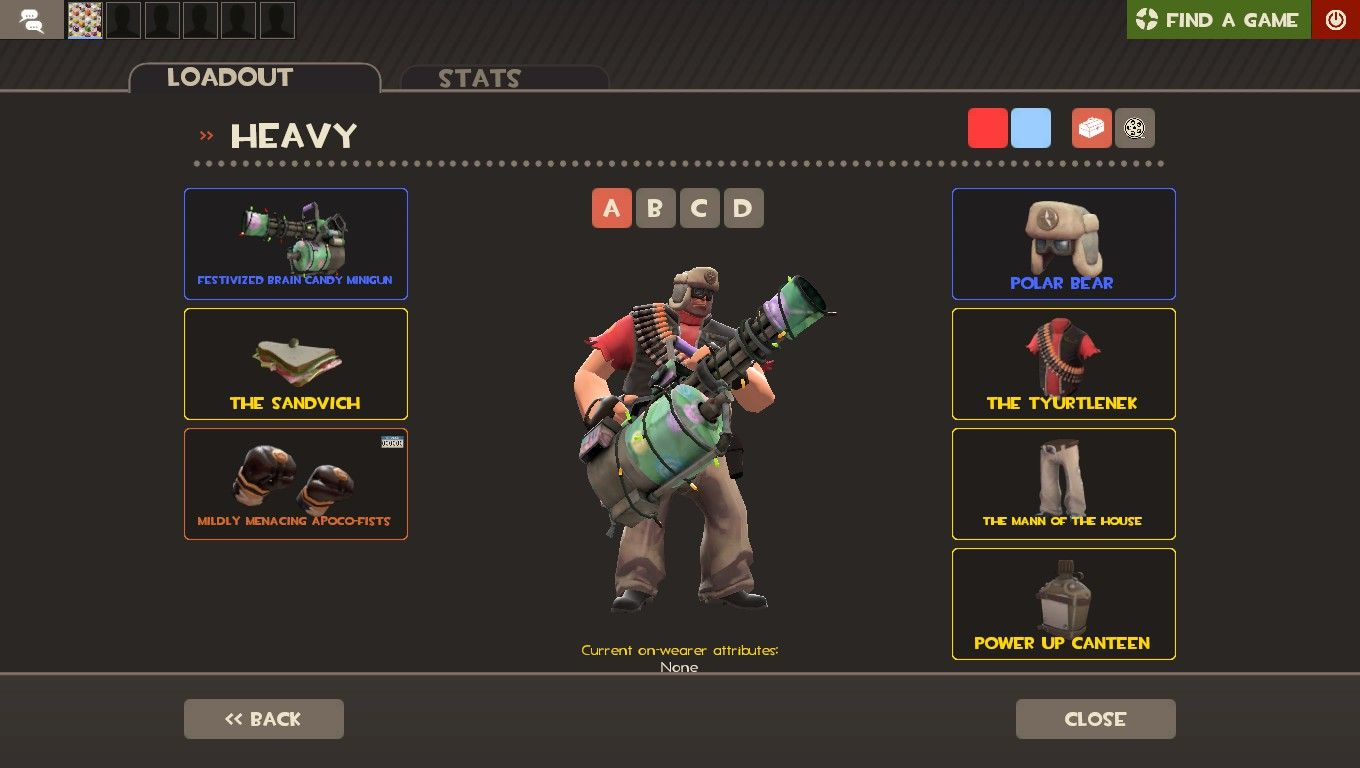1360x768 pixels.
Task: Open the text chat bubble icon
Action: [30, 19]
